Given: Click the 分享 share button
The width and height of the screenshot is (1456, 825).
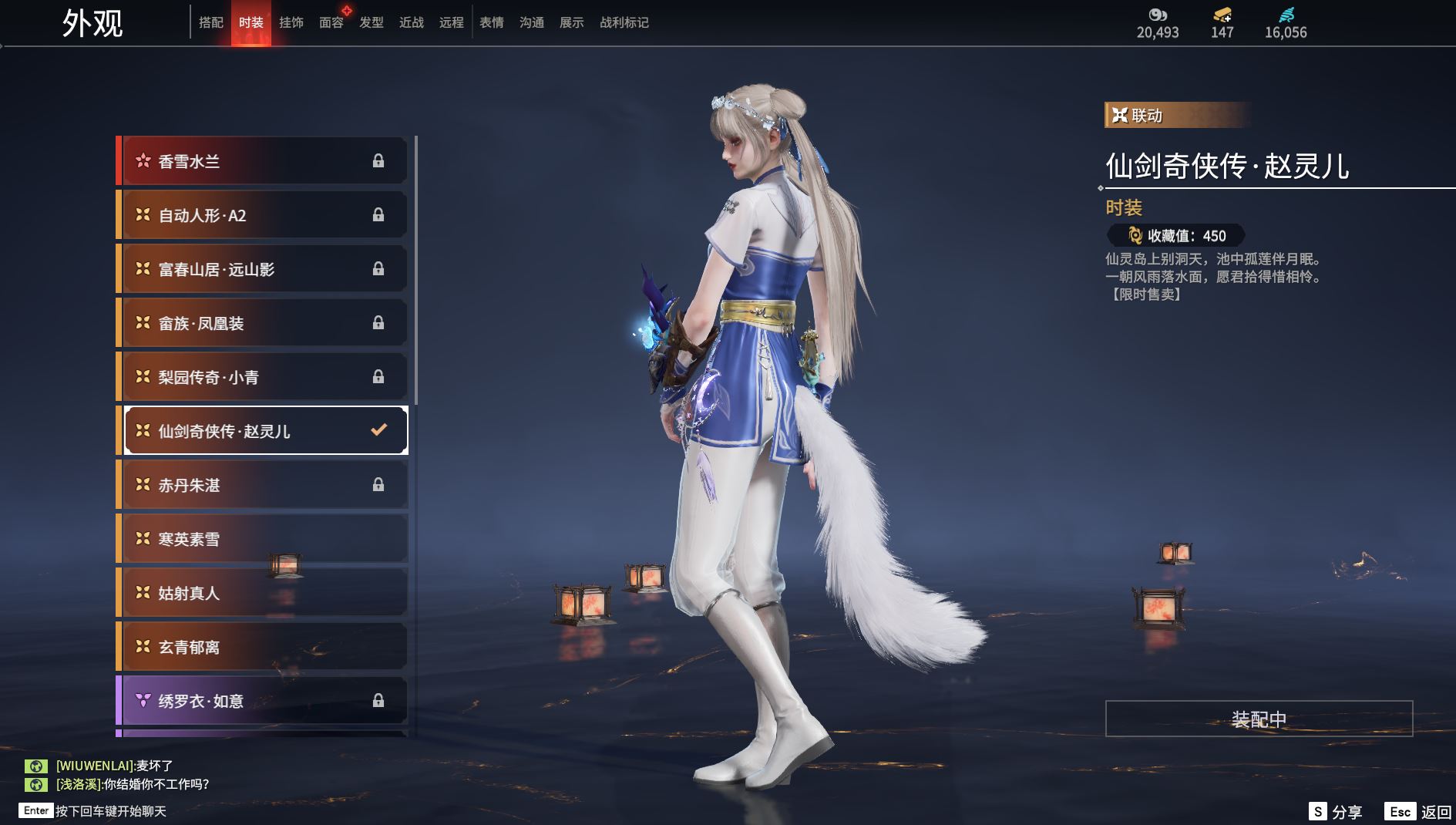Looking at the screenshot, I should click(x=1337, y=811).
